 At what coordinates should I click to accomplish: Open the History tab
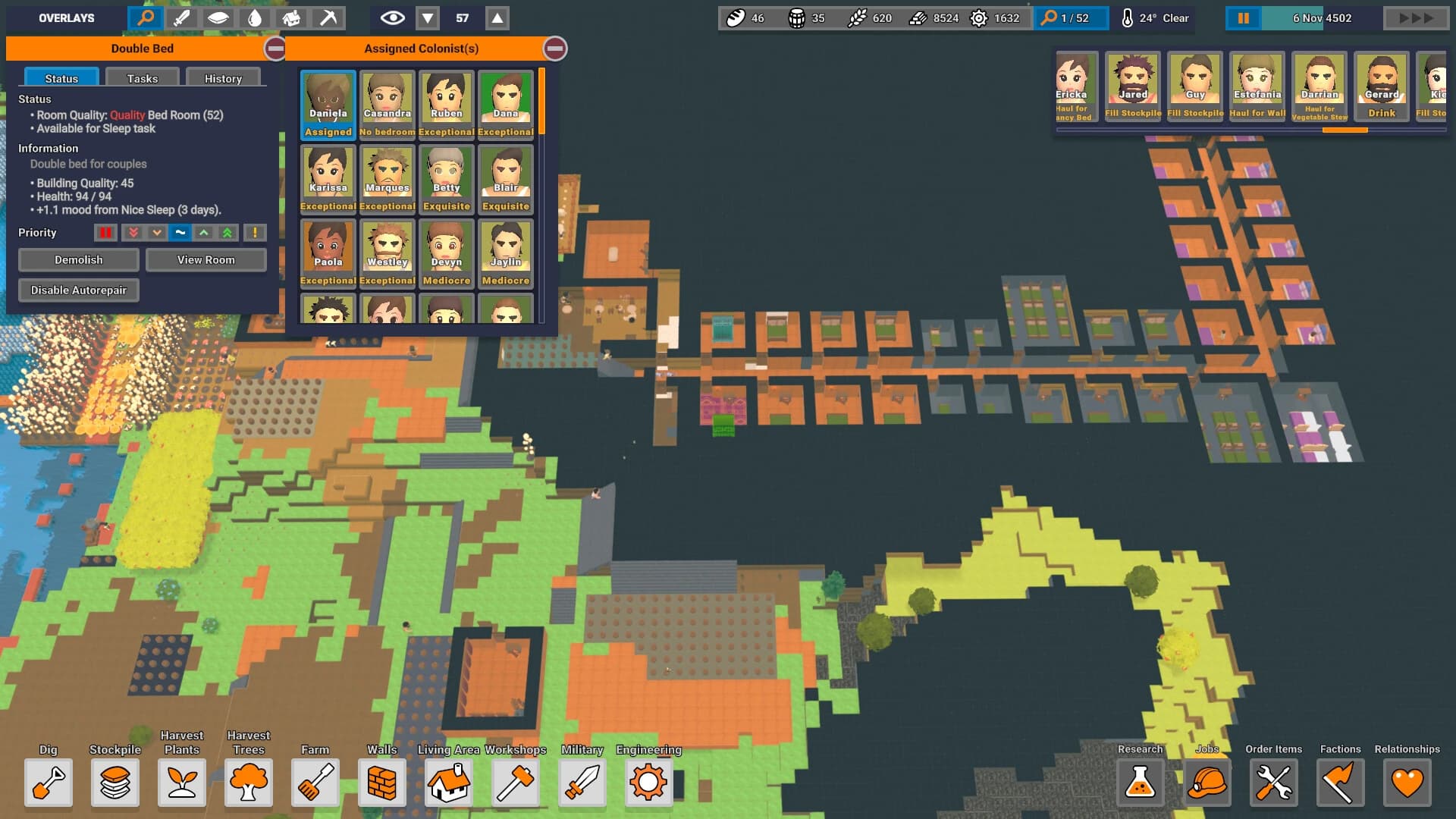[x=223, y=78]
